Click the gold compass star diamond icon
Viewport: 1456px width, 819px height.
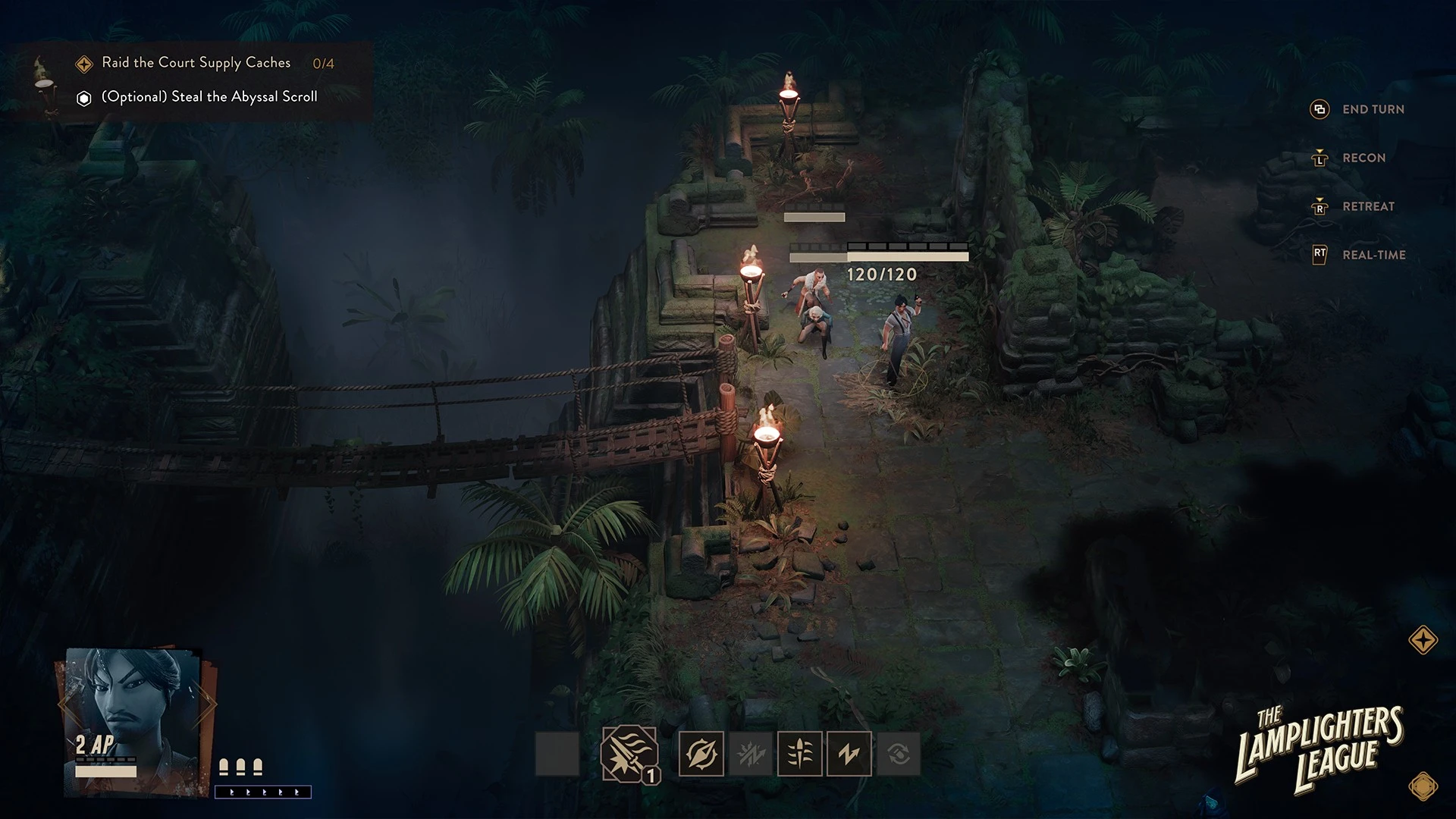[1423, 640]
